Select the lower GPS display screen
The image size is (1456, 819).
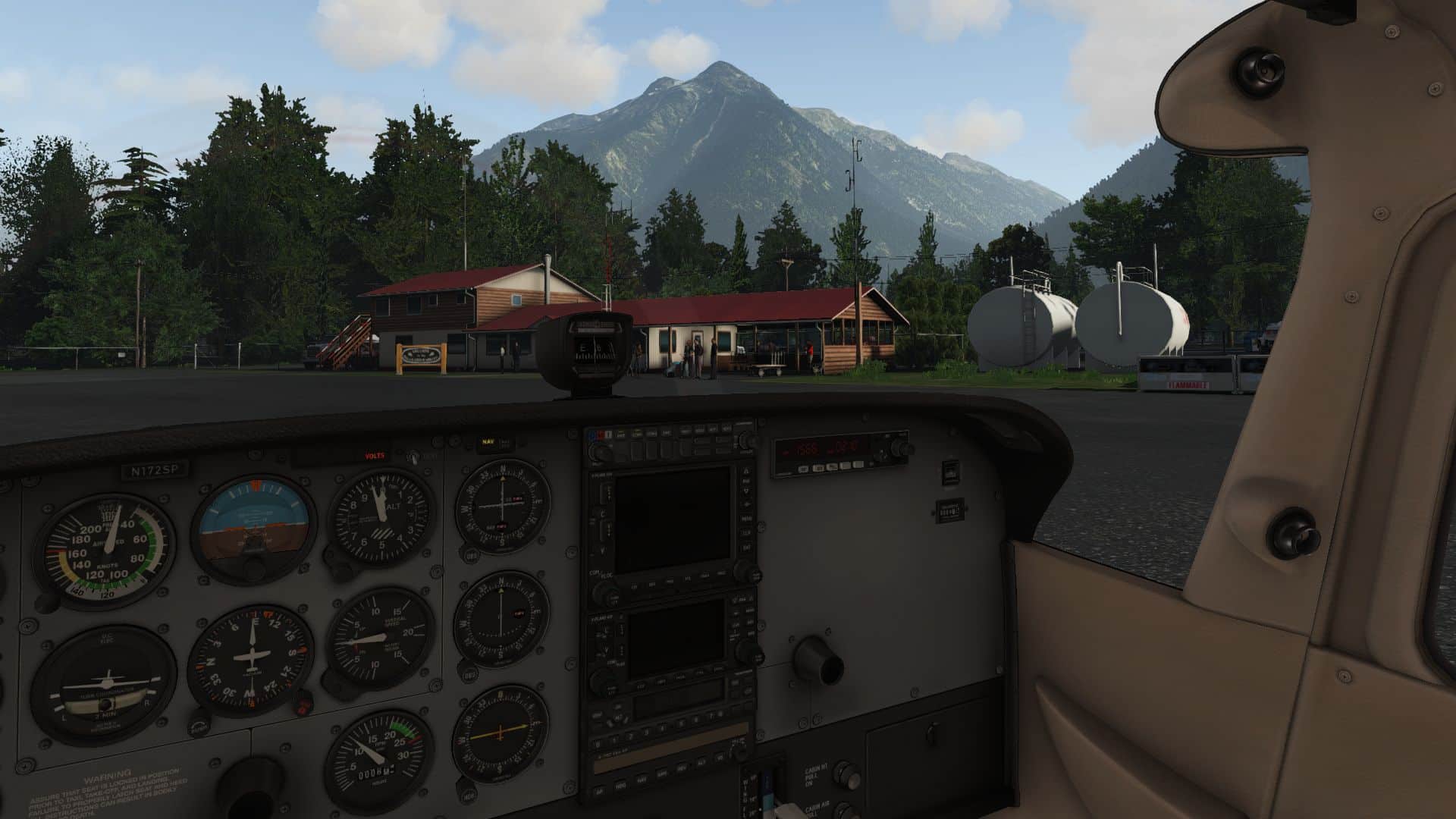point(675,634)
